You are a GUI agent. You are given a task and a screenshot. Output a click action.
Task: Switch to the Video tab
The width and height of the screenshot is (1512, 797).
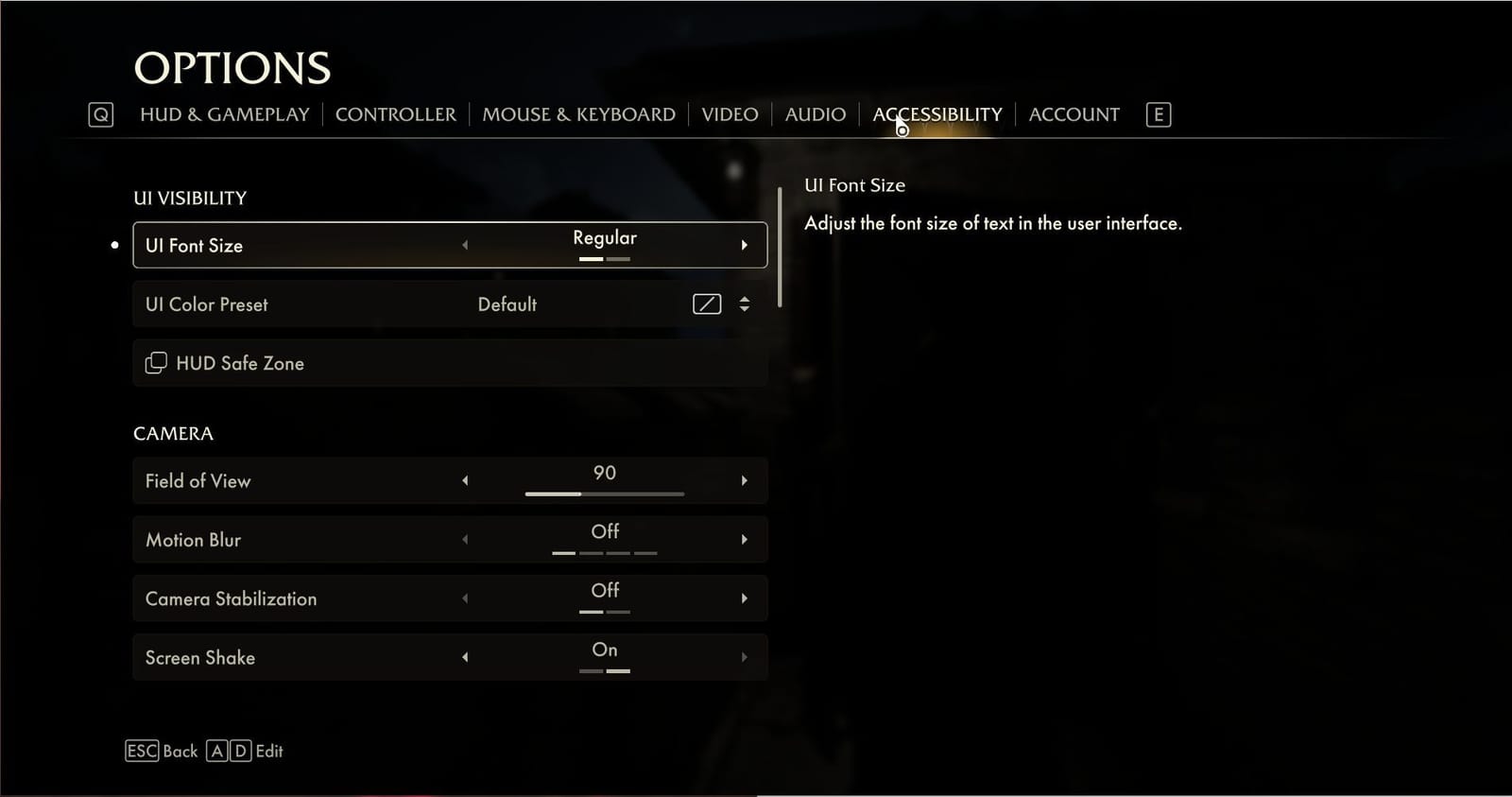pyautogui.click(x=729, y=113)
